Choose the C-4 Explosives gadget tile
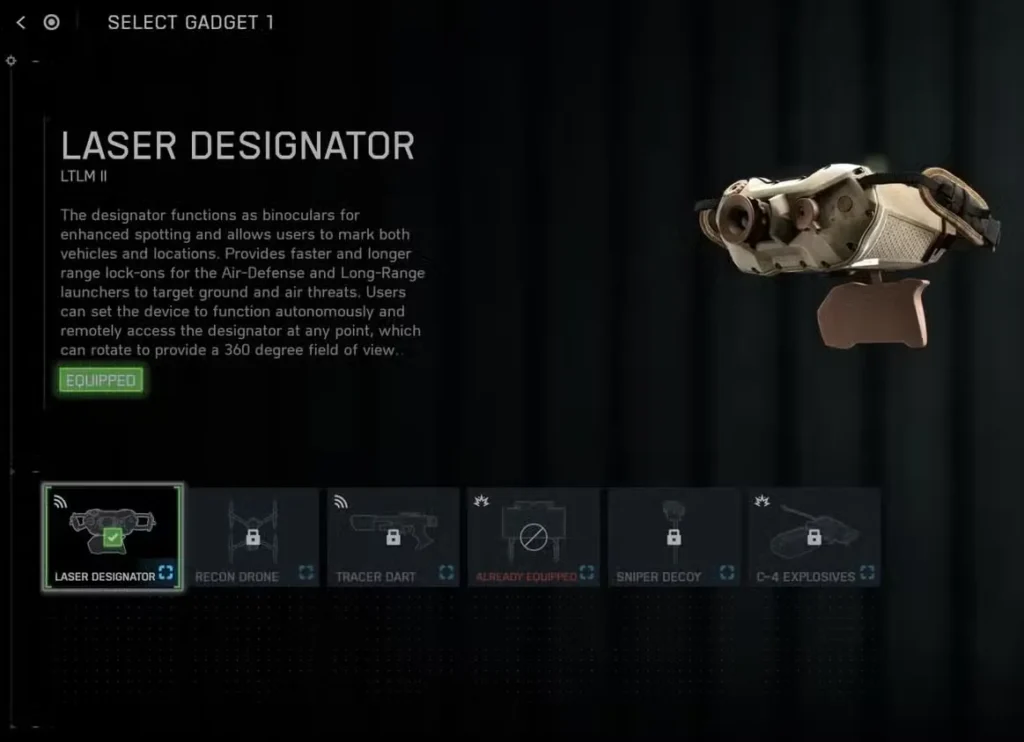1024x742 pixels. [814, 537]
